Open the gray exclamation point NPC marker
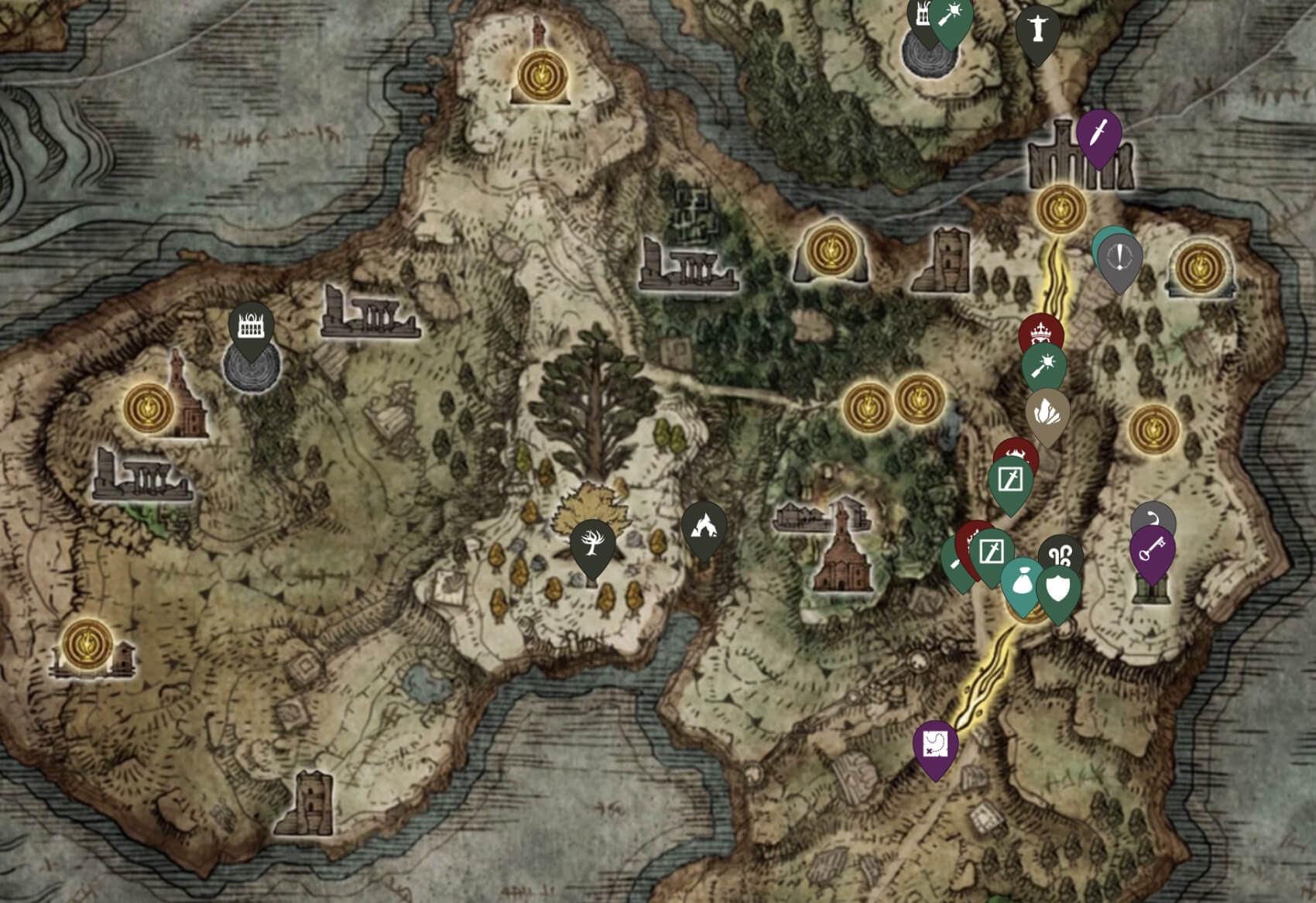 (1120, 257)
